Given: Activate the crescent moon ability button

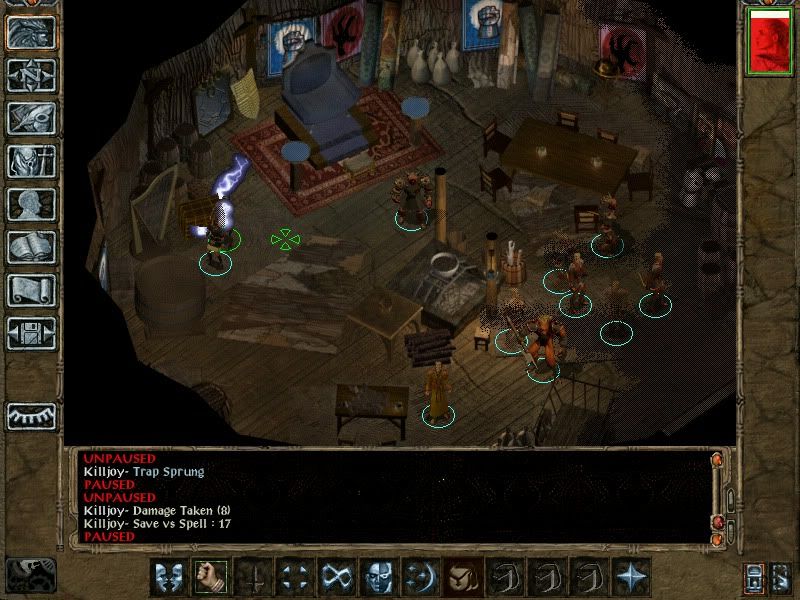Looking at the screenshot, I should 419,577.
